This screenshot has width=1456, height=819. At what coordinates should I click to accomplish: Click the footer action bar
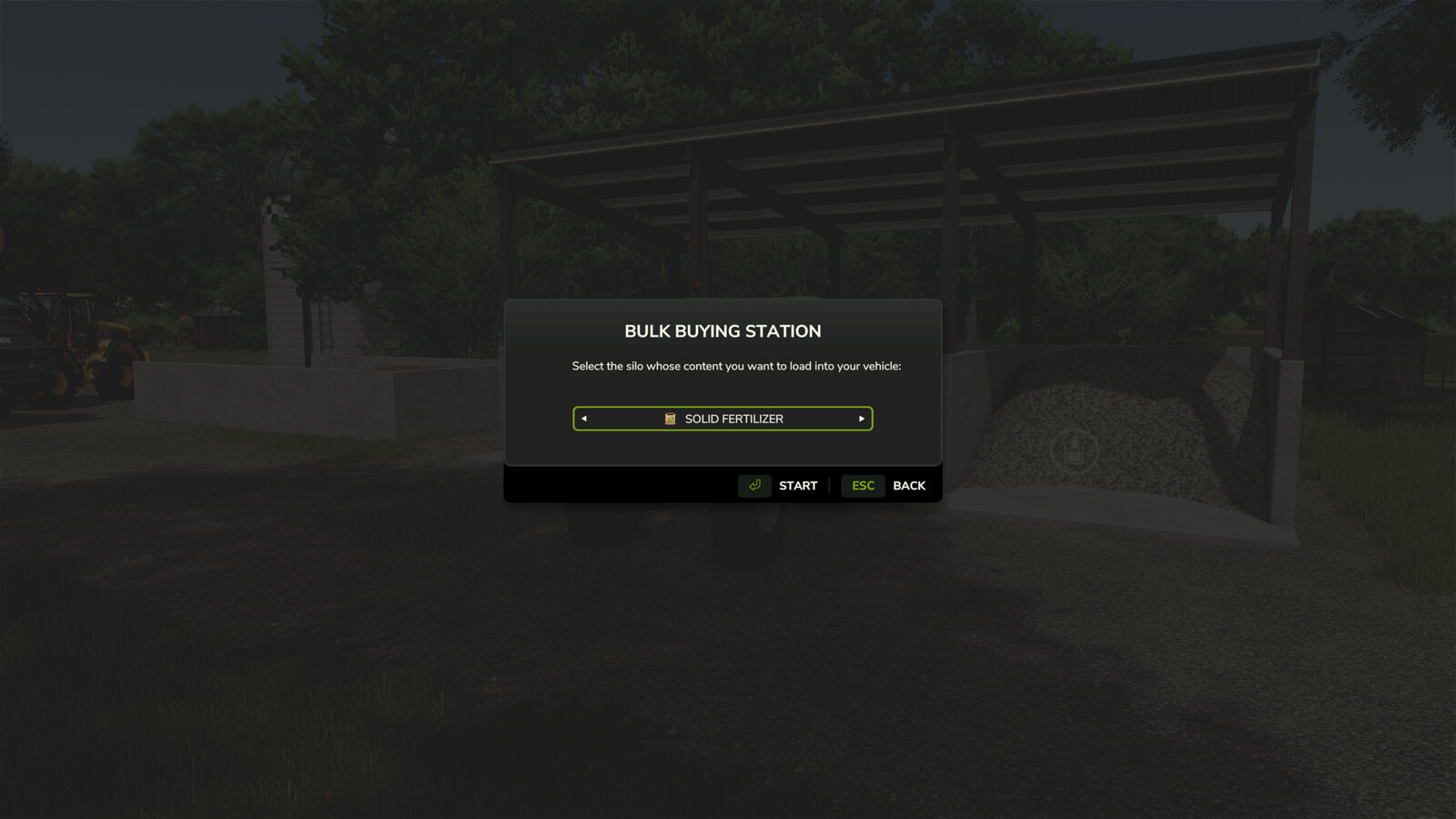(722, 485)
